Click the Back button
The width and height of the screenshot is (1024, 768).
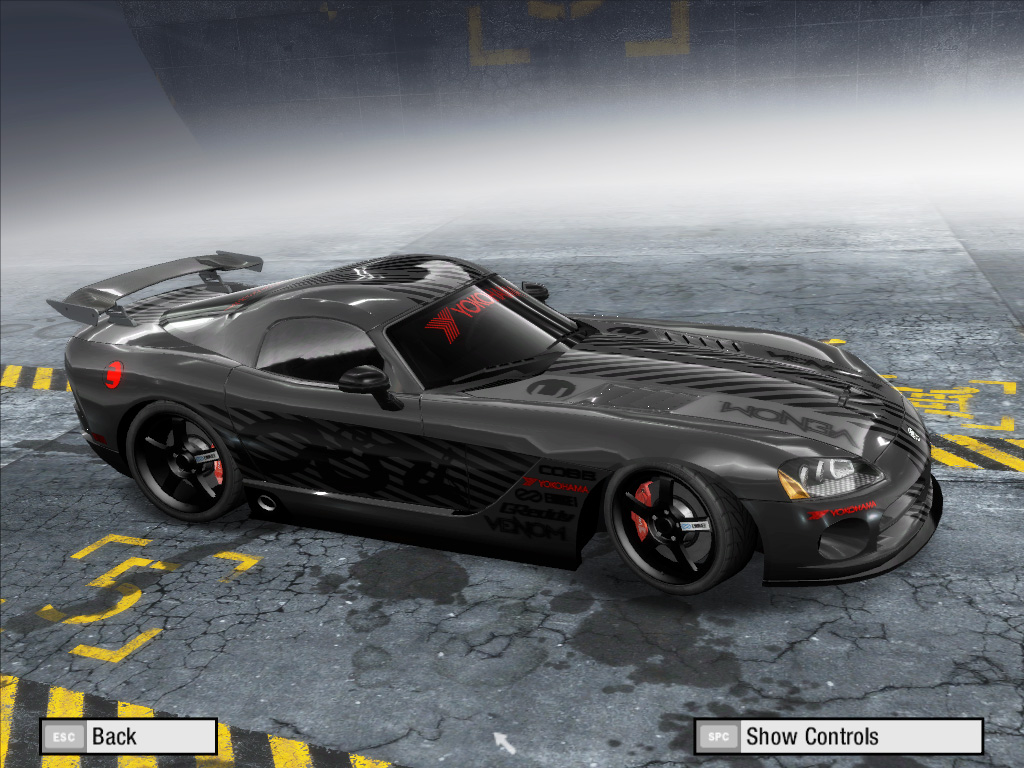pyautogui.click(x=128, y=737)
